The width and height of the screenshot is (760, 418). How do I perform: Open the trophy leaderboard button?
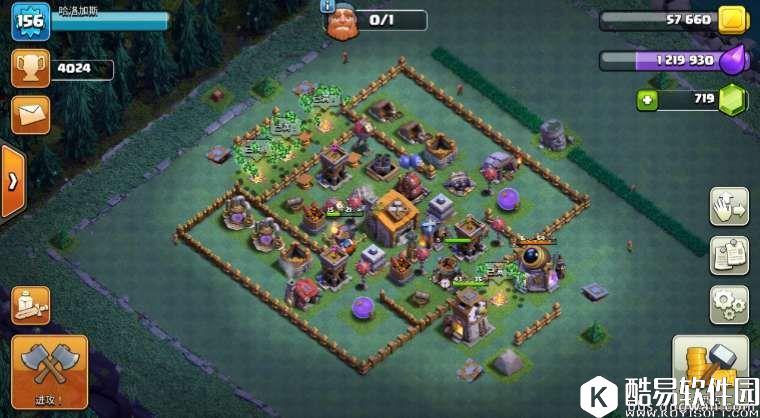pyautogui.click(x=30, y=69)
